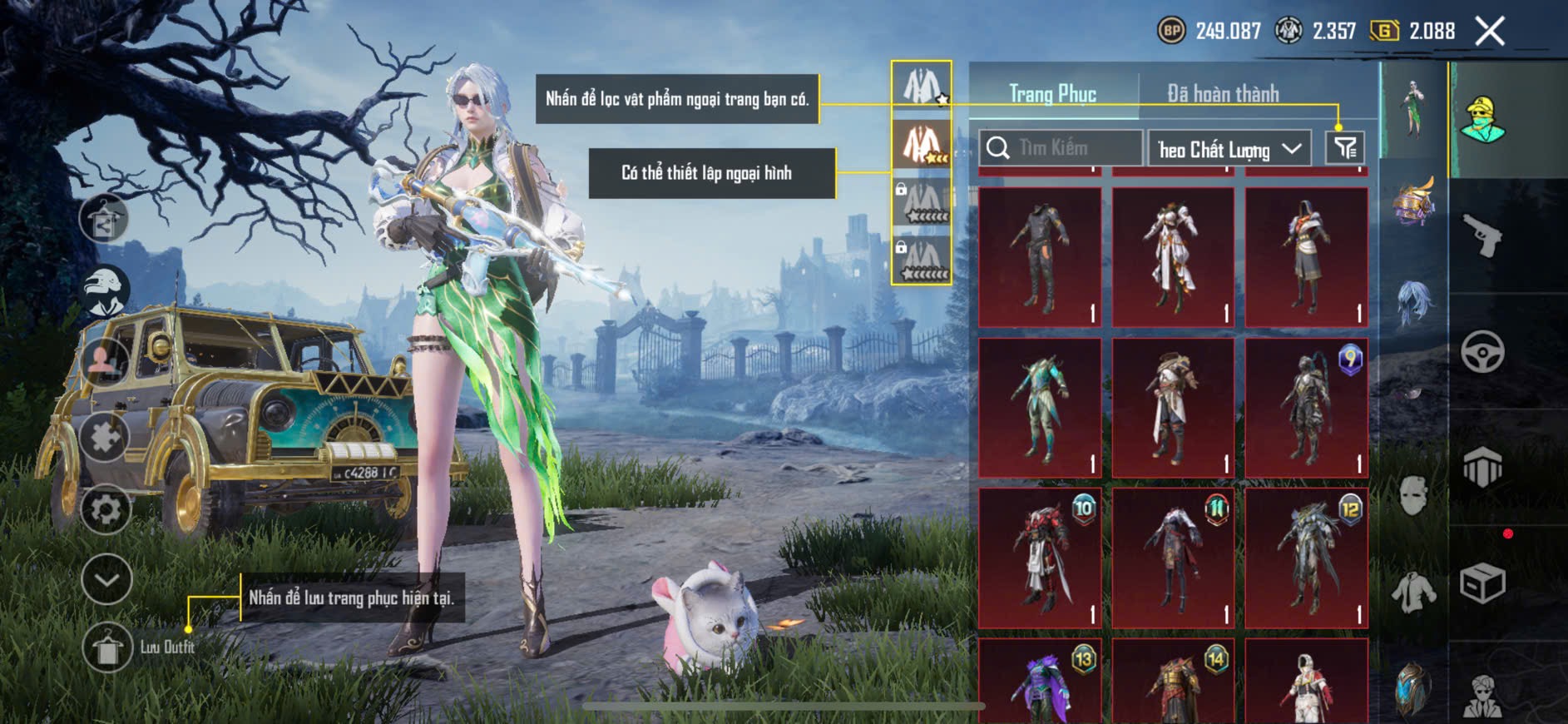
Task: Open the pistol weapon skins category
Action: 1482,236
